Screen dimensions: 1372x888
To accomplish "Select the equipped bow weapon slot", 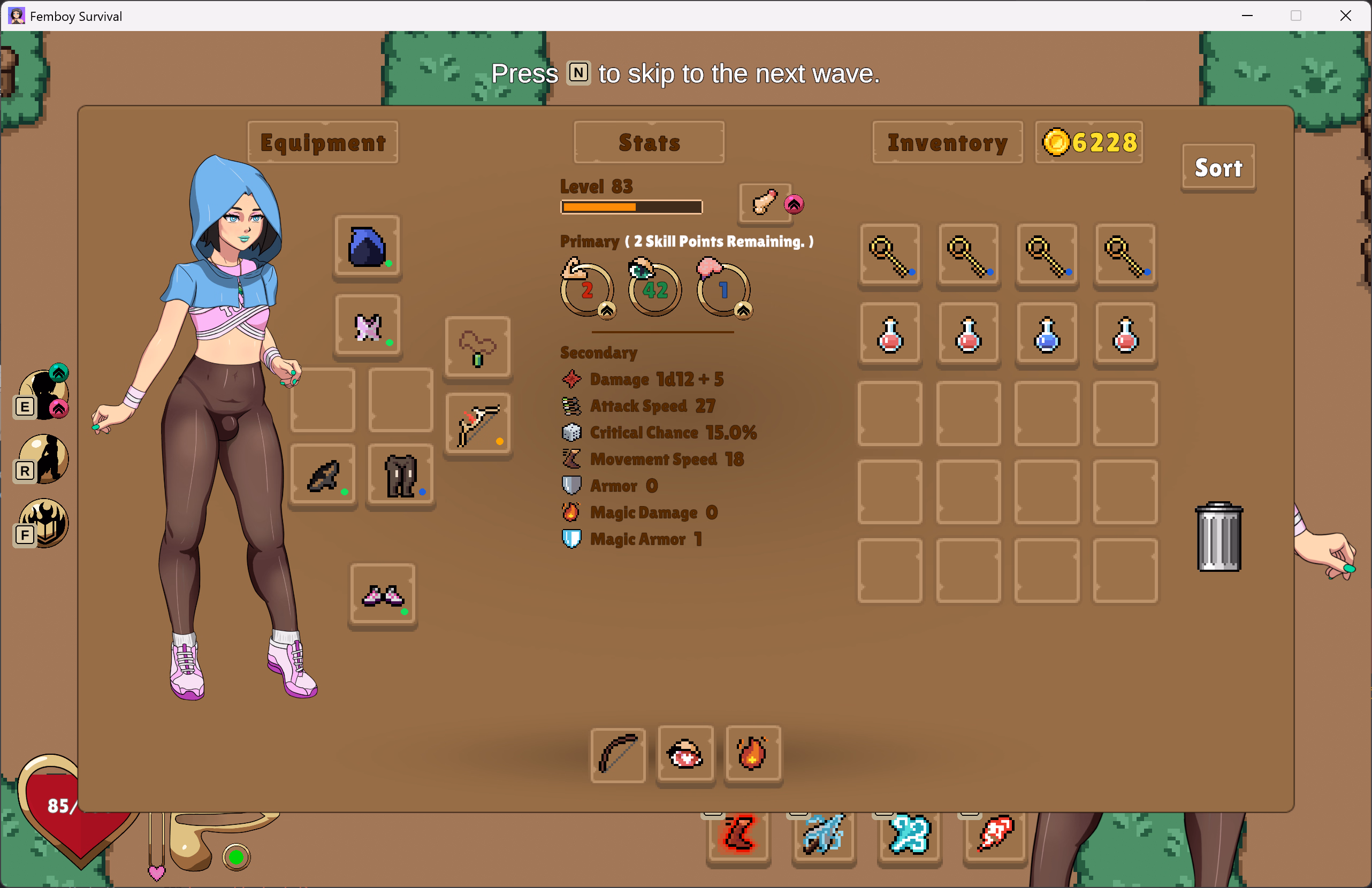I will 477,425.
